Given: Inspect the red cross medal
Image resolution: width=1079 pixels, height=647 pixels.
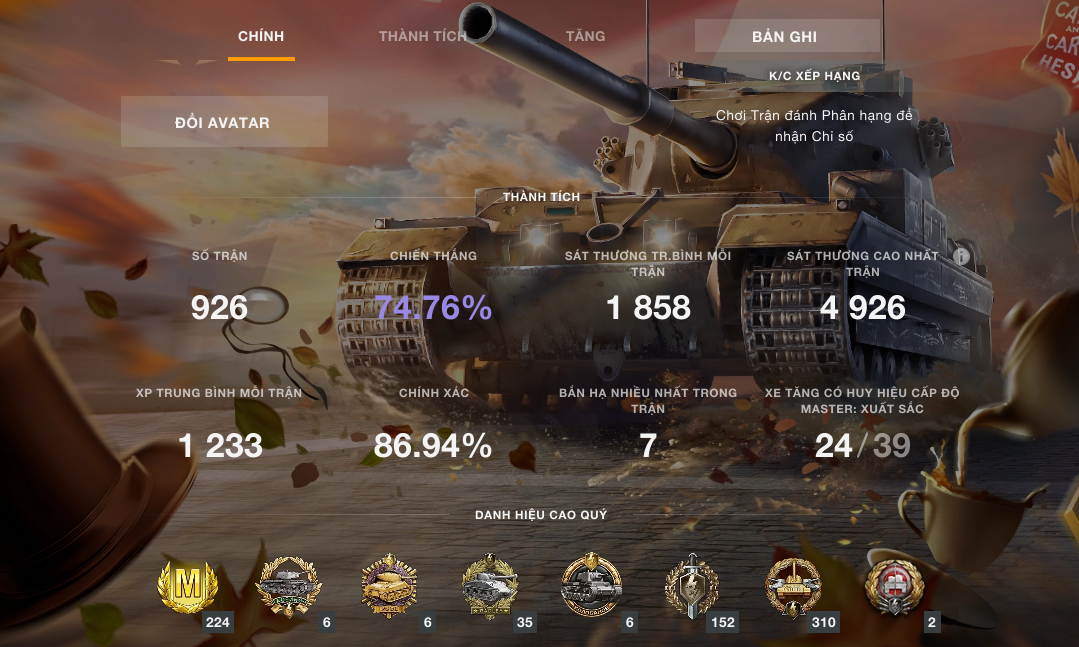Looking at the screenshot, I should click(x=893, y=586).
